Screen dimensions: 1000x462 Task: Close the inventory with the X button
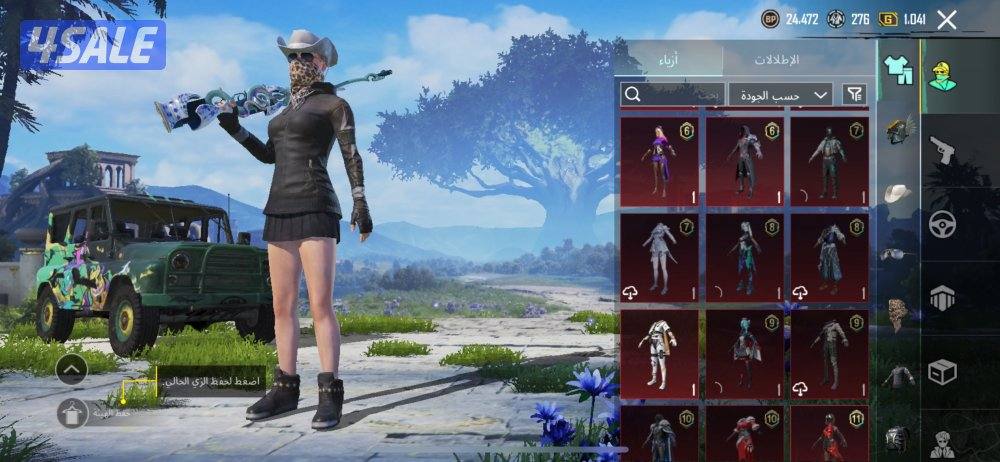947,19
